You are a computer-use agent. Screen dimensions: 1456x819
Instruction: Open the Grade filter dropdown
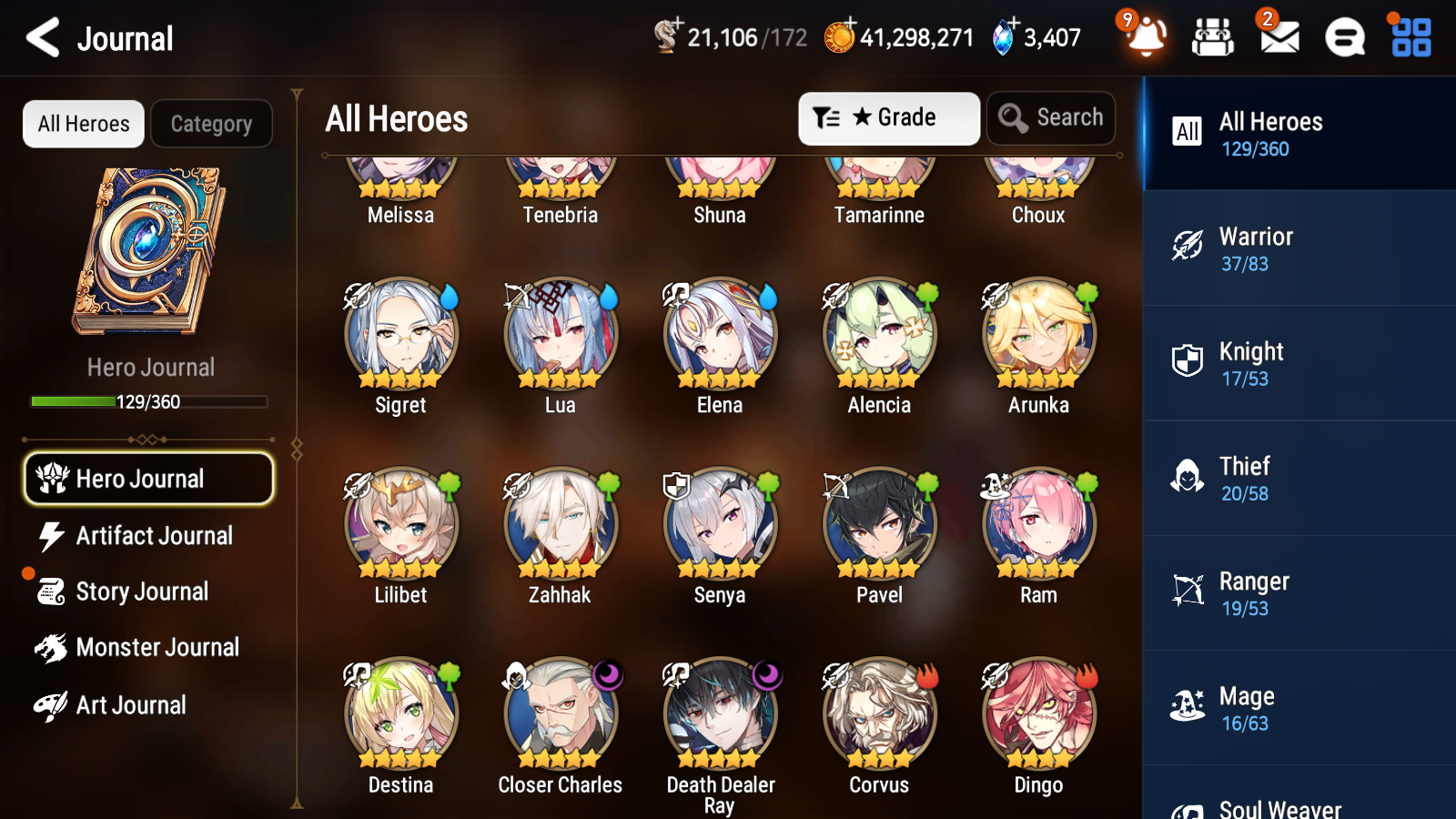tap(888, 117)
